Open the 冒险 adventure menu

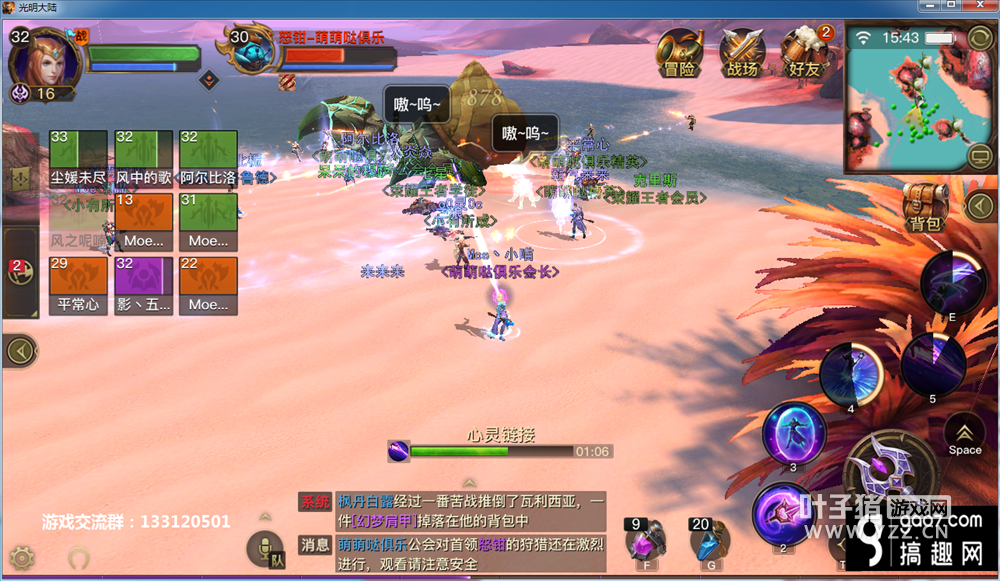[680, 52]
